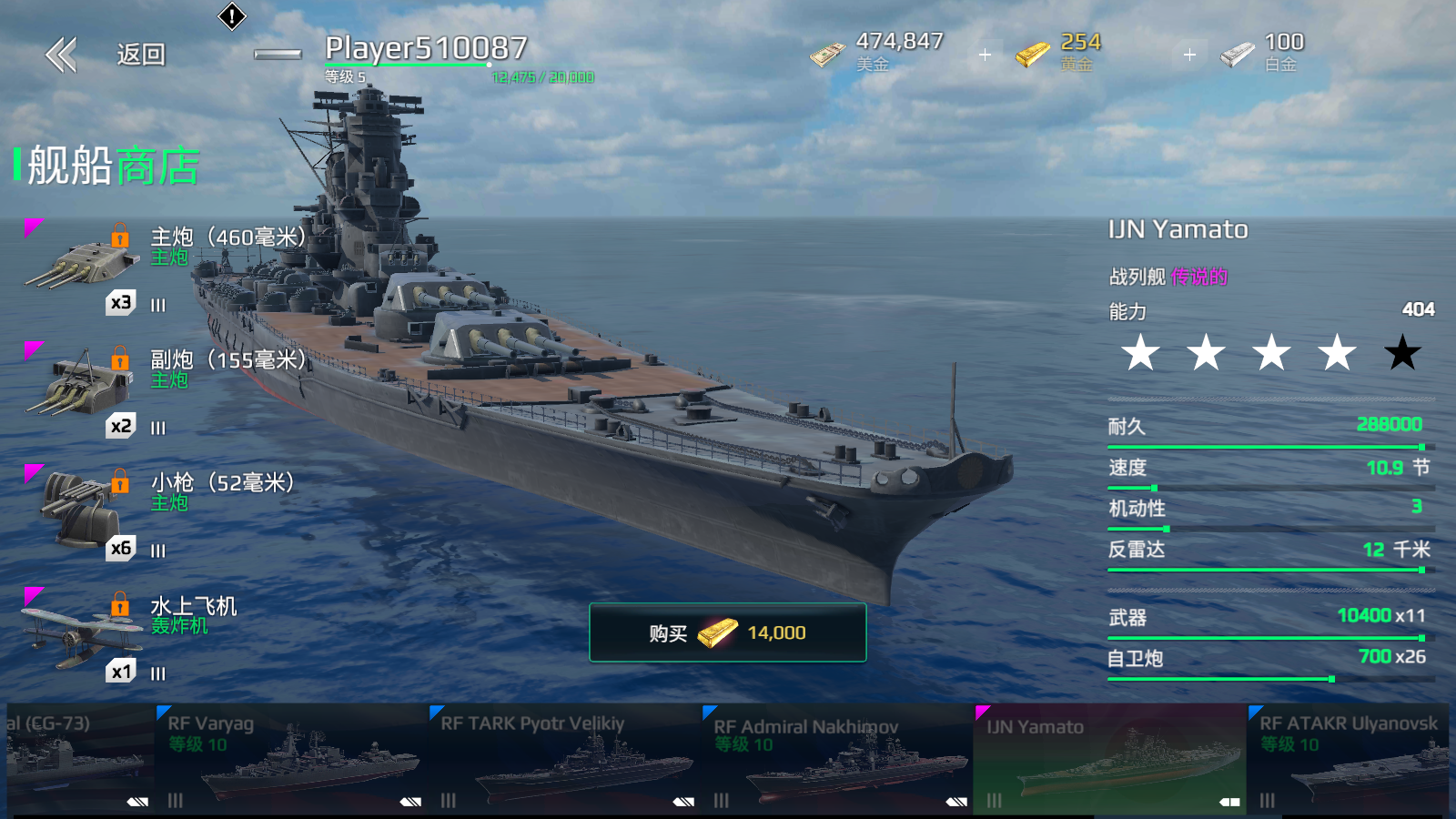Choose the RF Varyag ship card

(291, 759)
